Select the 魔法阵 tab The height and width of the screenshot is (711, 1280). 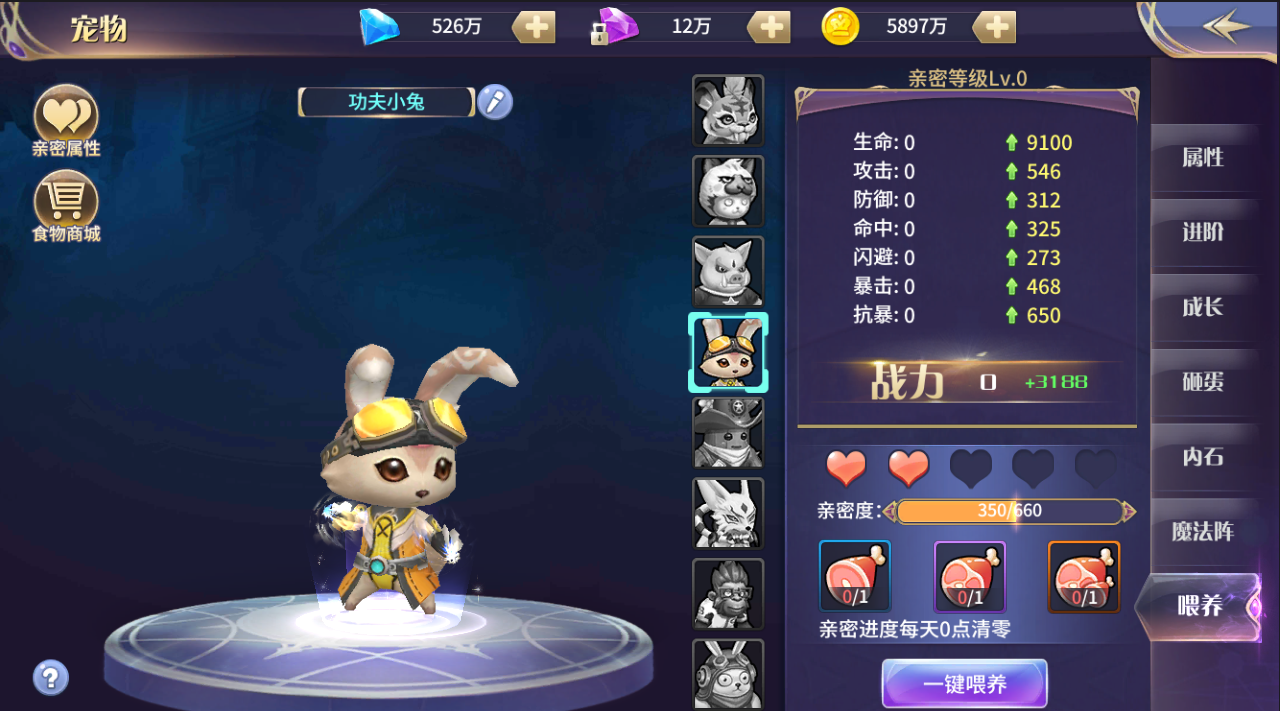1203,532
